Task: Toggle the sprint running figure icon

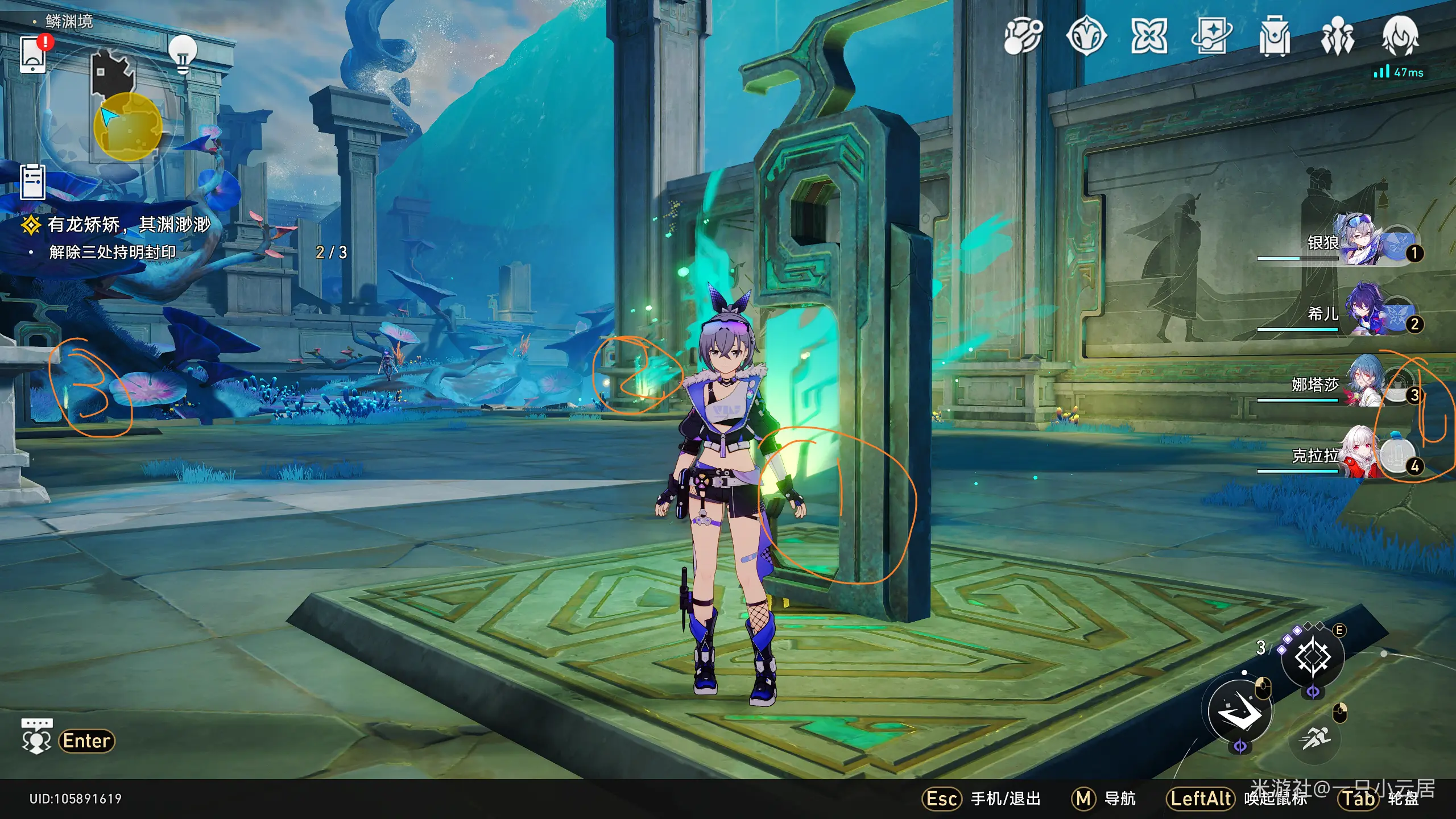Action: (1315, 738)
